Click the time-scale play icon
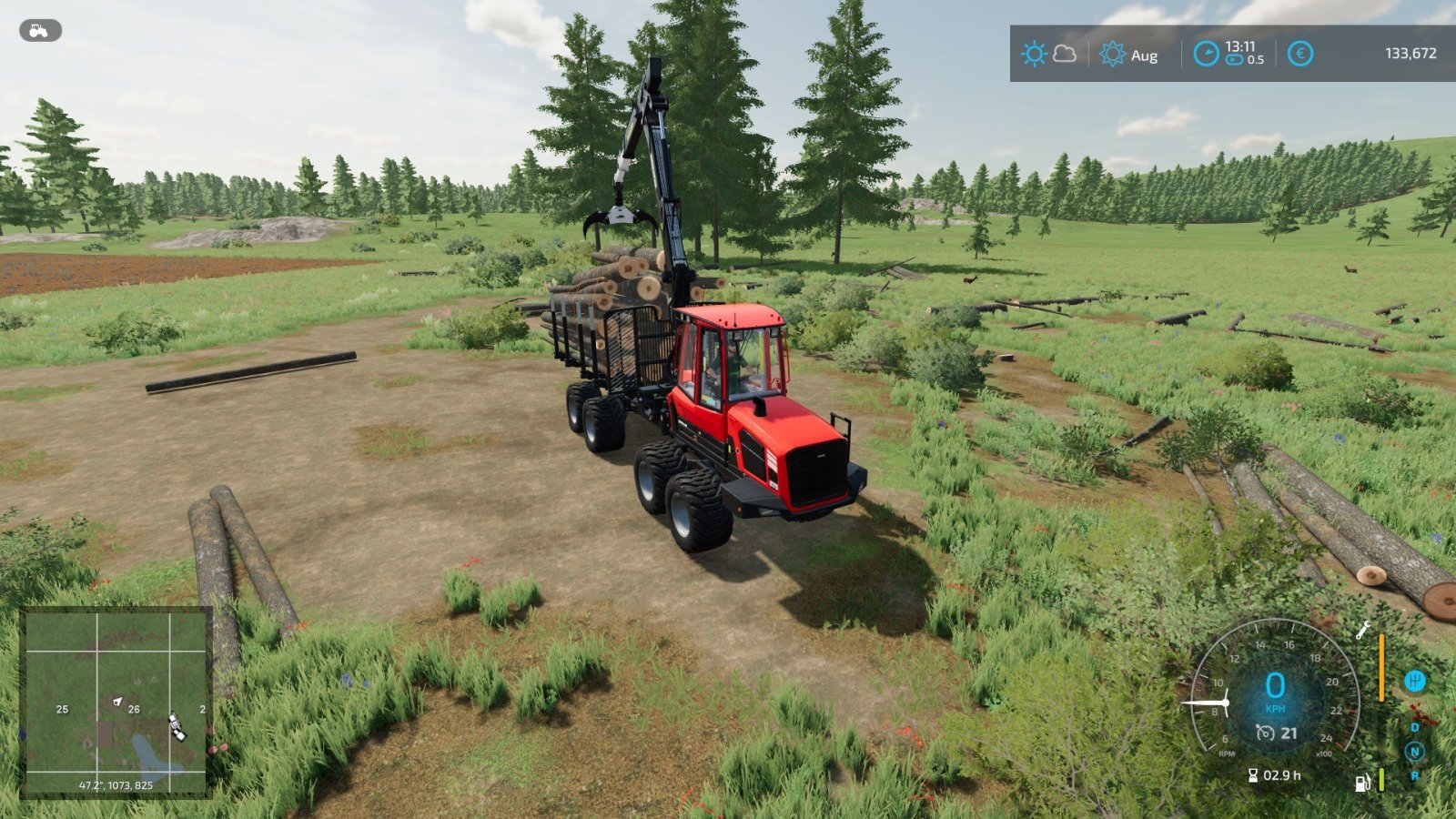This screenshot has width=1456, height=819. pos(1234,60)
